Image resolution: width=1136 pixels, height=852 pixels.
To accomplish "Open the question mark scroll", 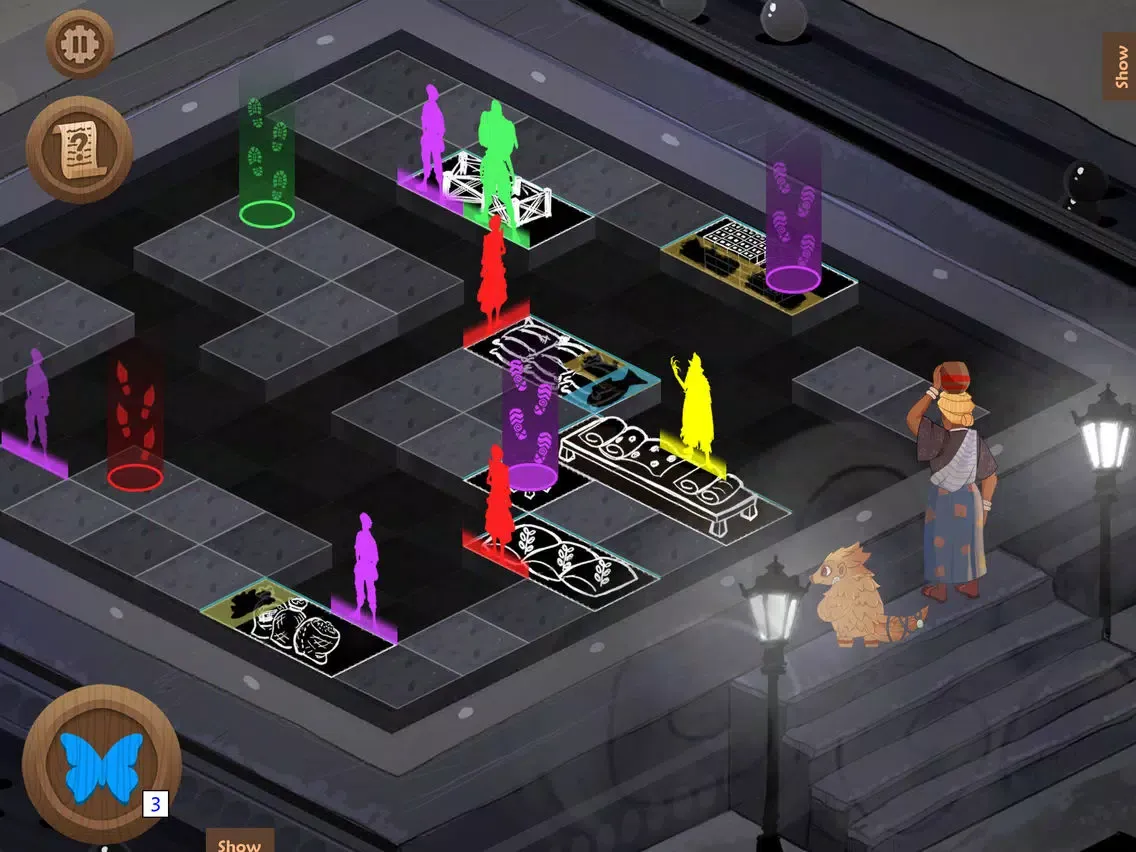I will [79, 150].
